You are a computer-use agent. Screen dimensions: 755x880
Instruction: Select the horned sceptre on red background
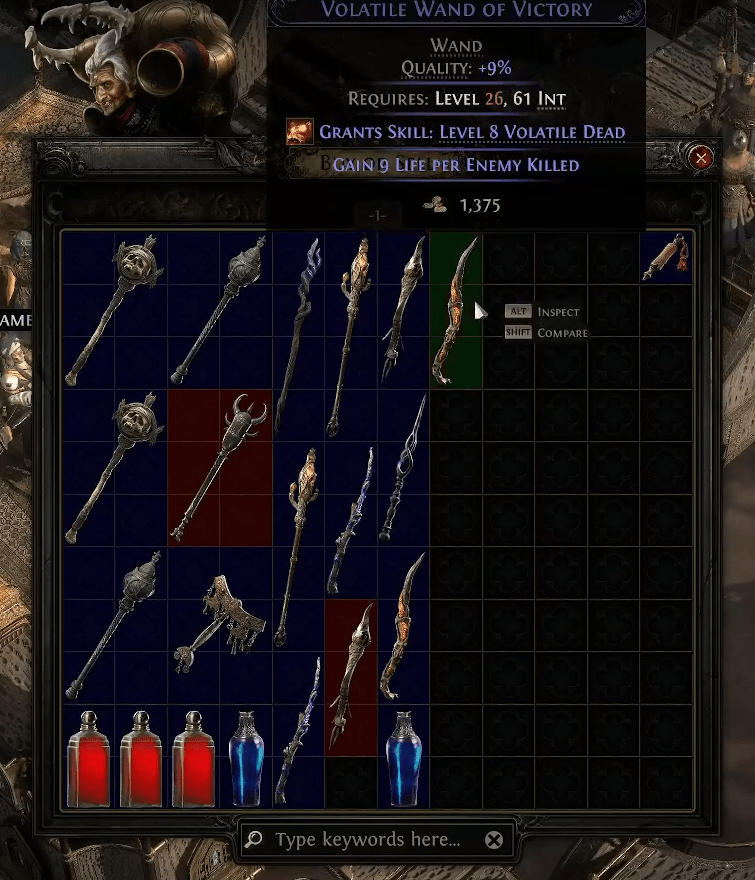click(220, 467)
